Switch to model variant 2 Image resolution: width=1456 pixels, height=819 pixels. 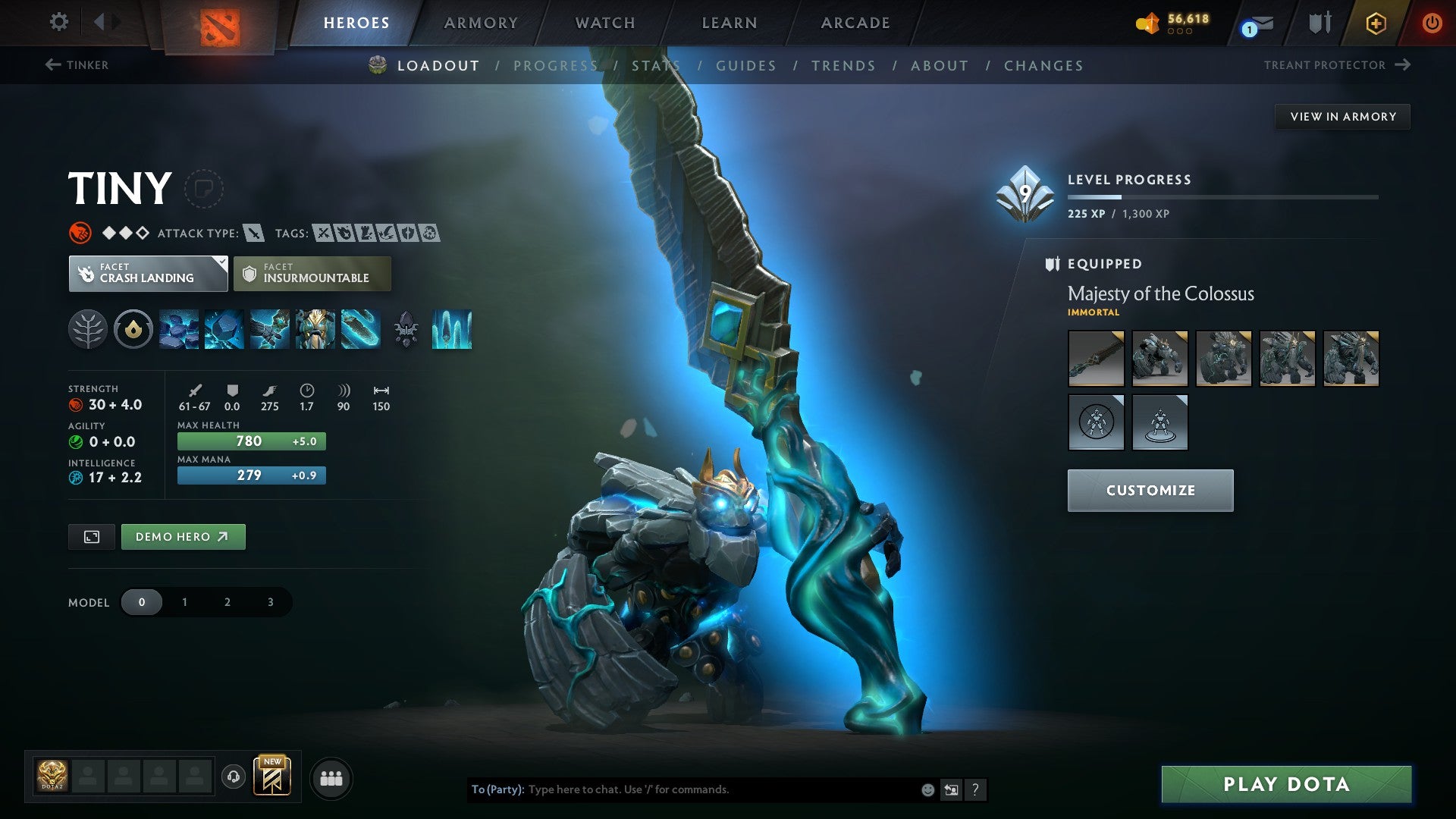point(227,601)
